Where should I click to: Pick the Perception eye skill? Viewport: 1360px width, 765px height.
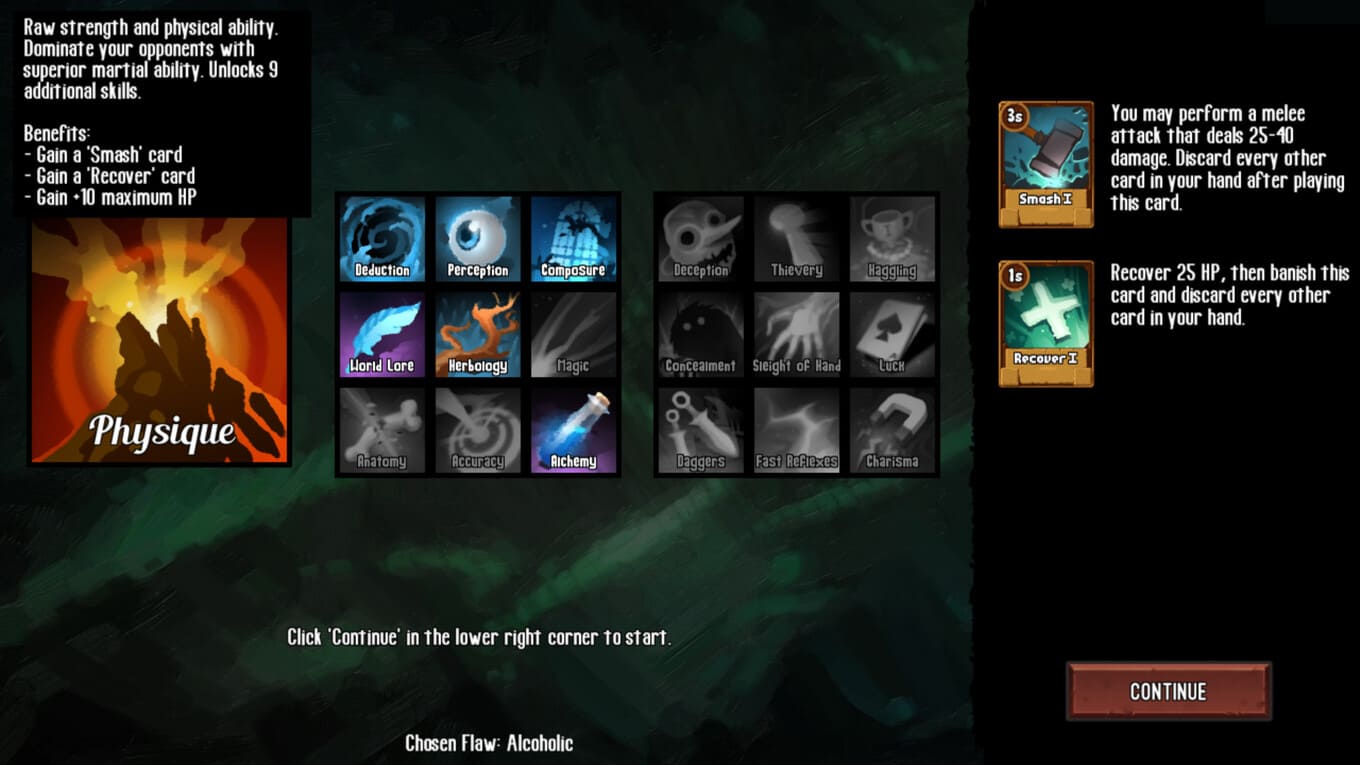coord(478,239)
